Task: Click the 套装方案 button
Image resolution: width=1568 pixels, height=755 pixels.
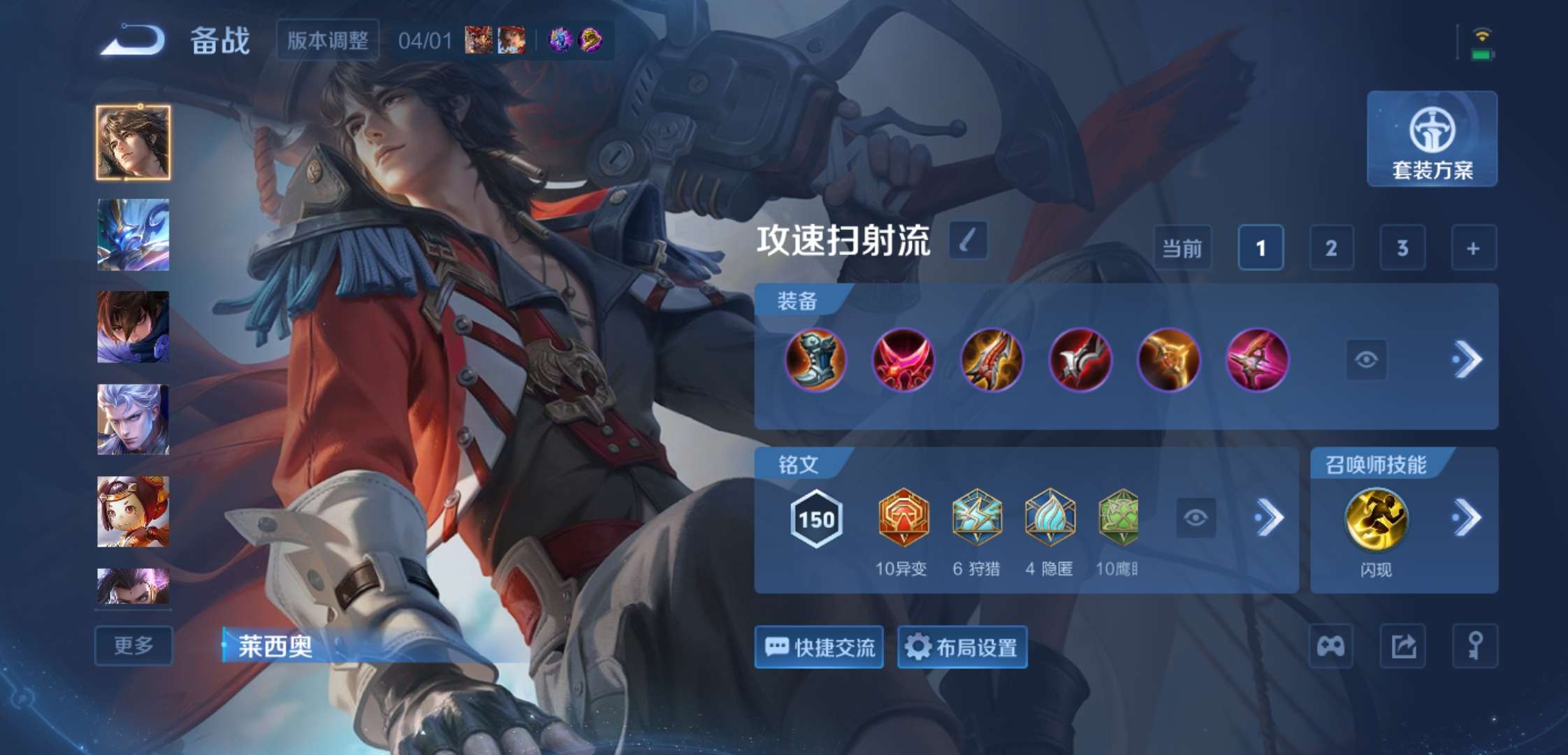Action: 1432,139
